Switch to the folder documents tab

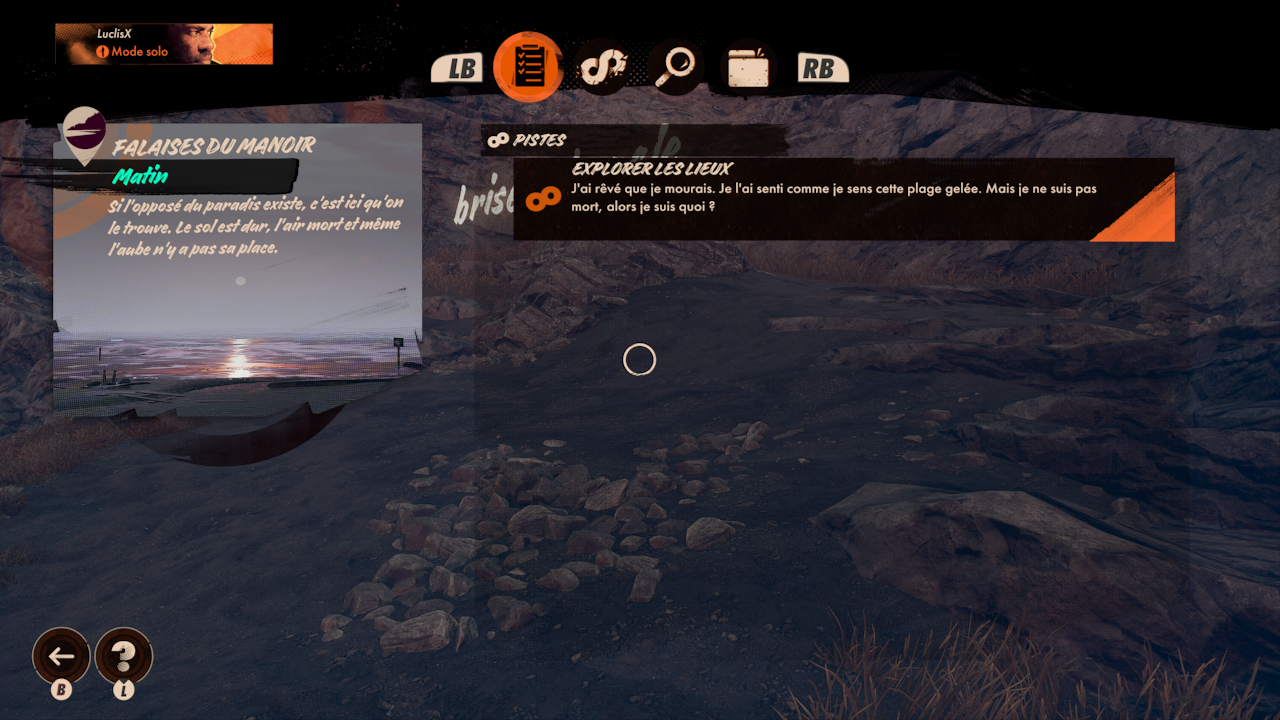click(x=748, y=68)
